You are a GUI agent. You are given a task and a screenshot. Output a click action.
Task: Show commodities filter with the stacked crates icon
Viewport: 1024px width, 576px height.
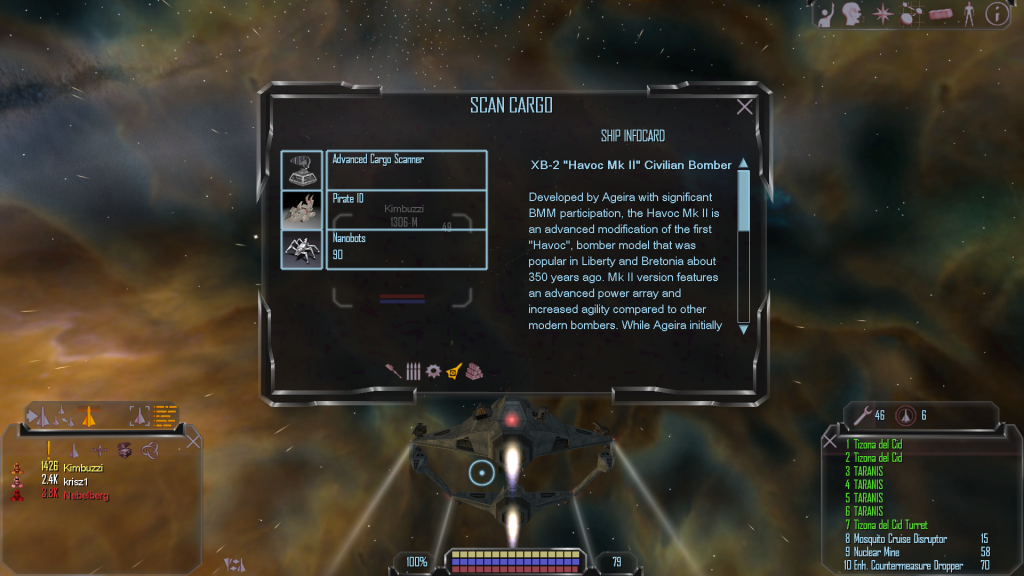click(474, 371)
